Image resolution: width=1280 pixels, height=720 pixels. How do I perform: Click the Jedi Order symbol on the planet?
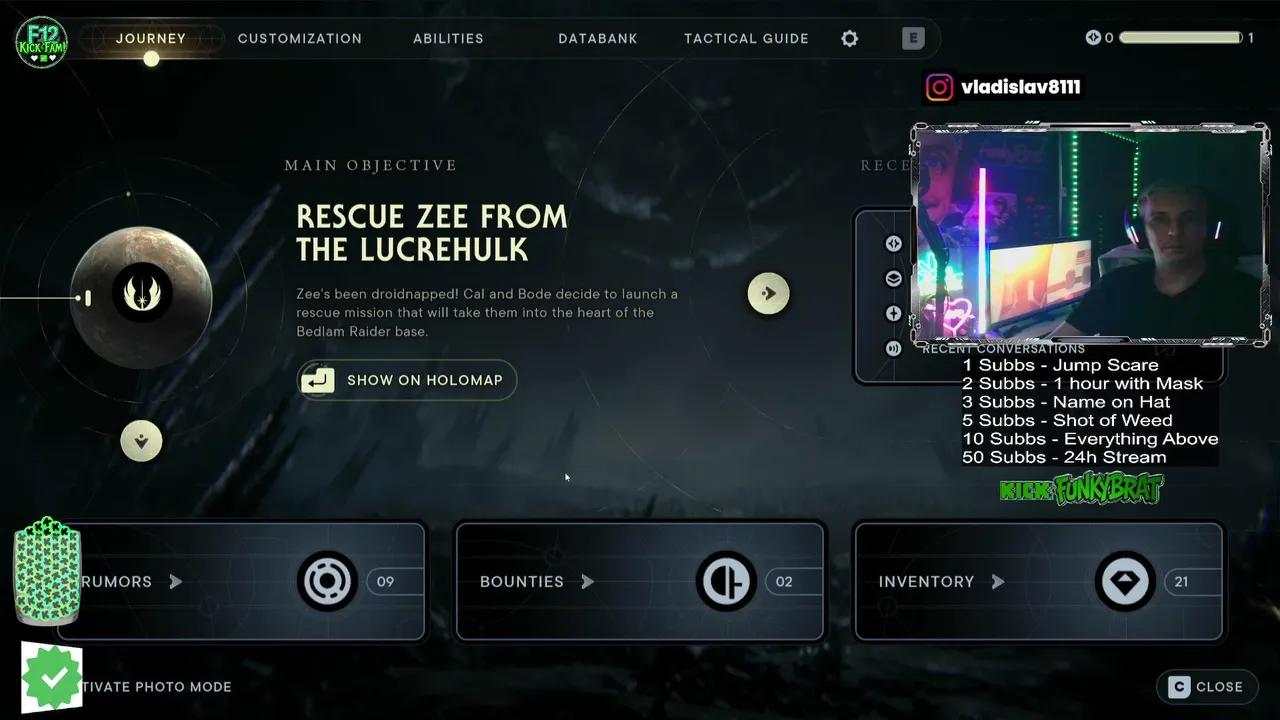point(141,293)
